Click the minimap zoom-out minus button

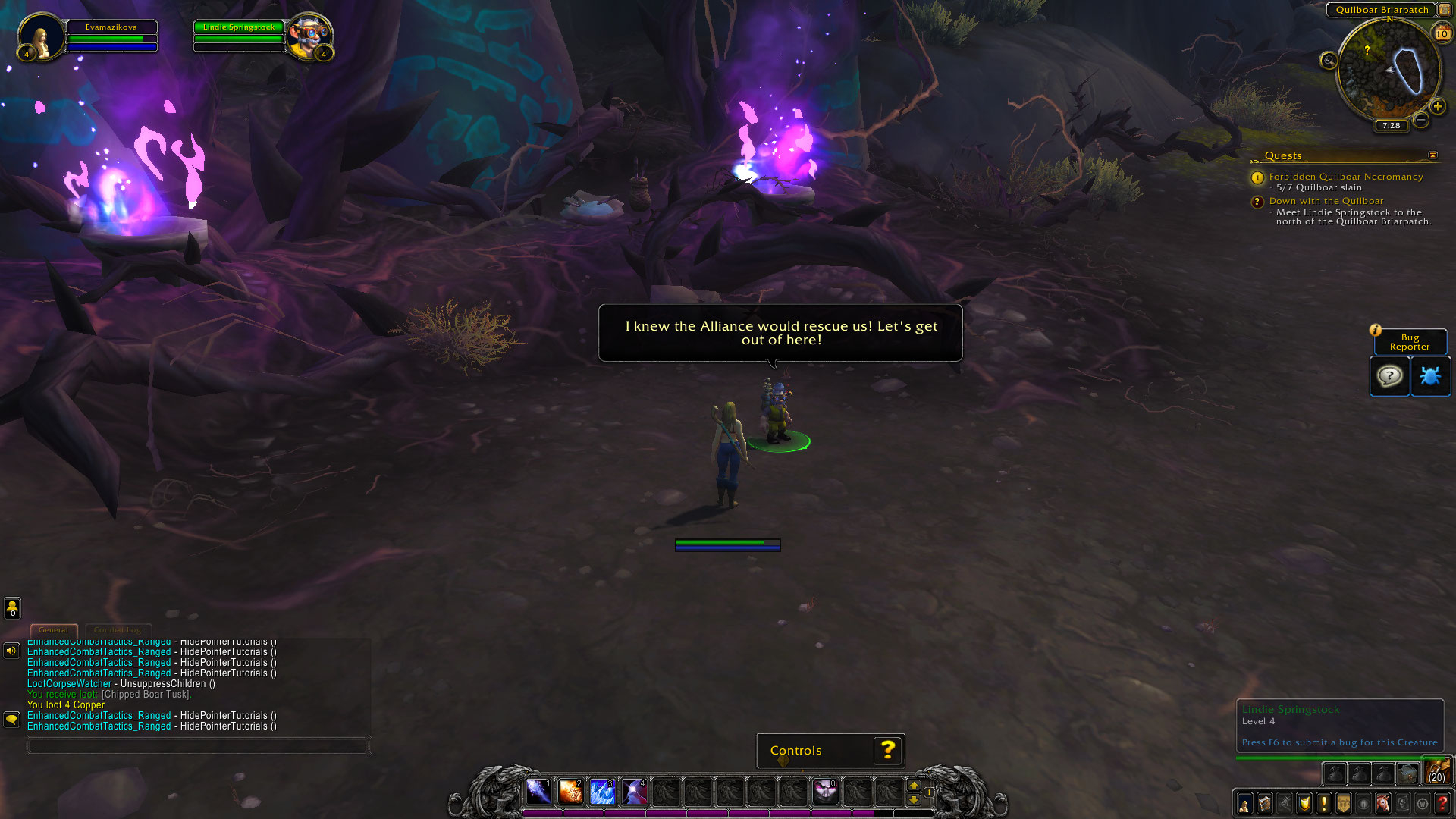(x=1420, y=120)
